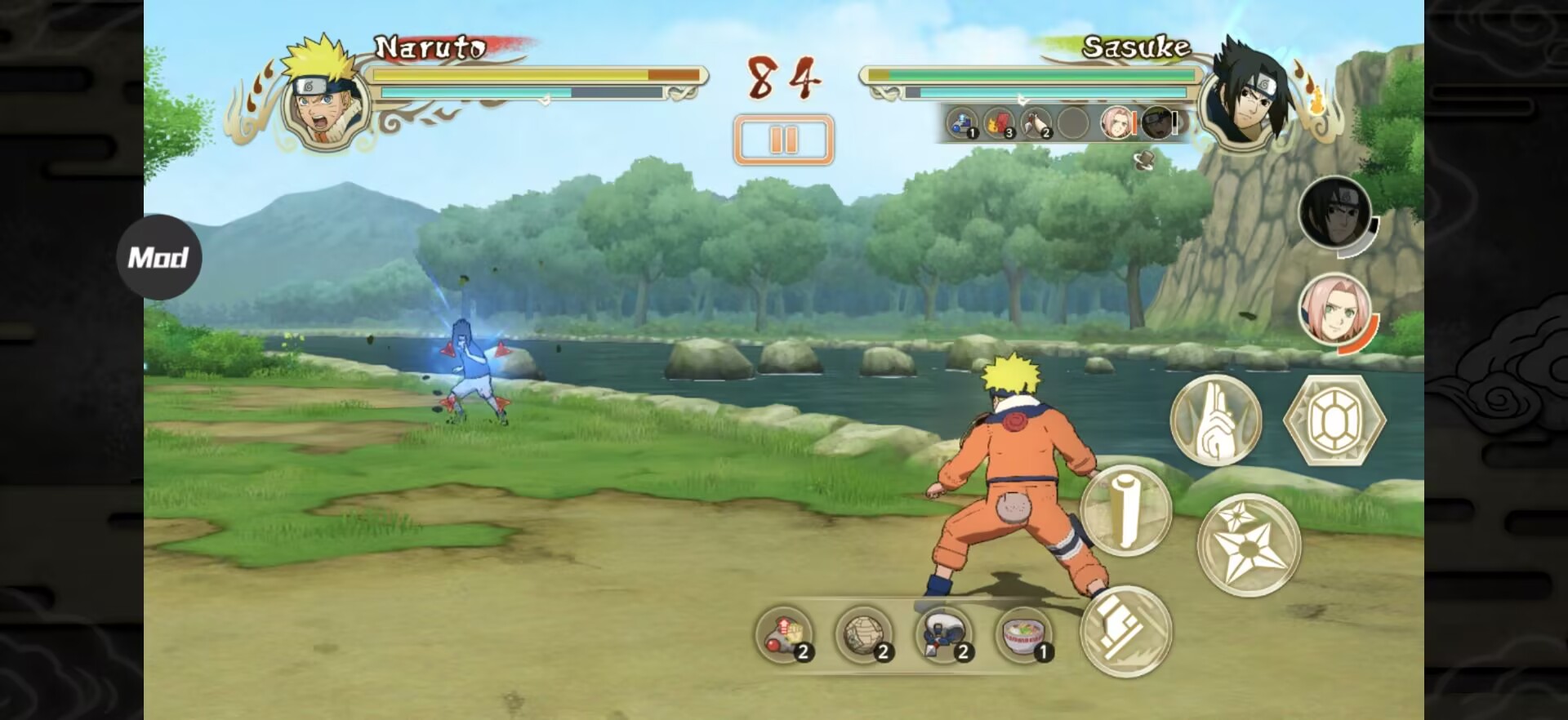Eat the ramen bowl item
The width and height of the screenshot is (1568, 720).
click(1023, 634)
